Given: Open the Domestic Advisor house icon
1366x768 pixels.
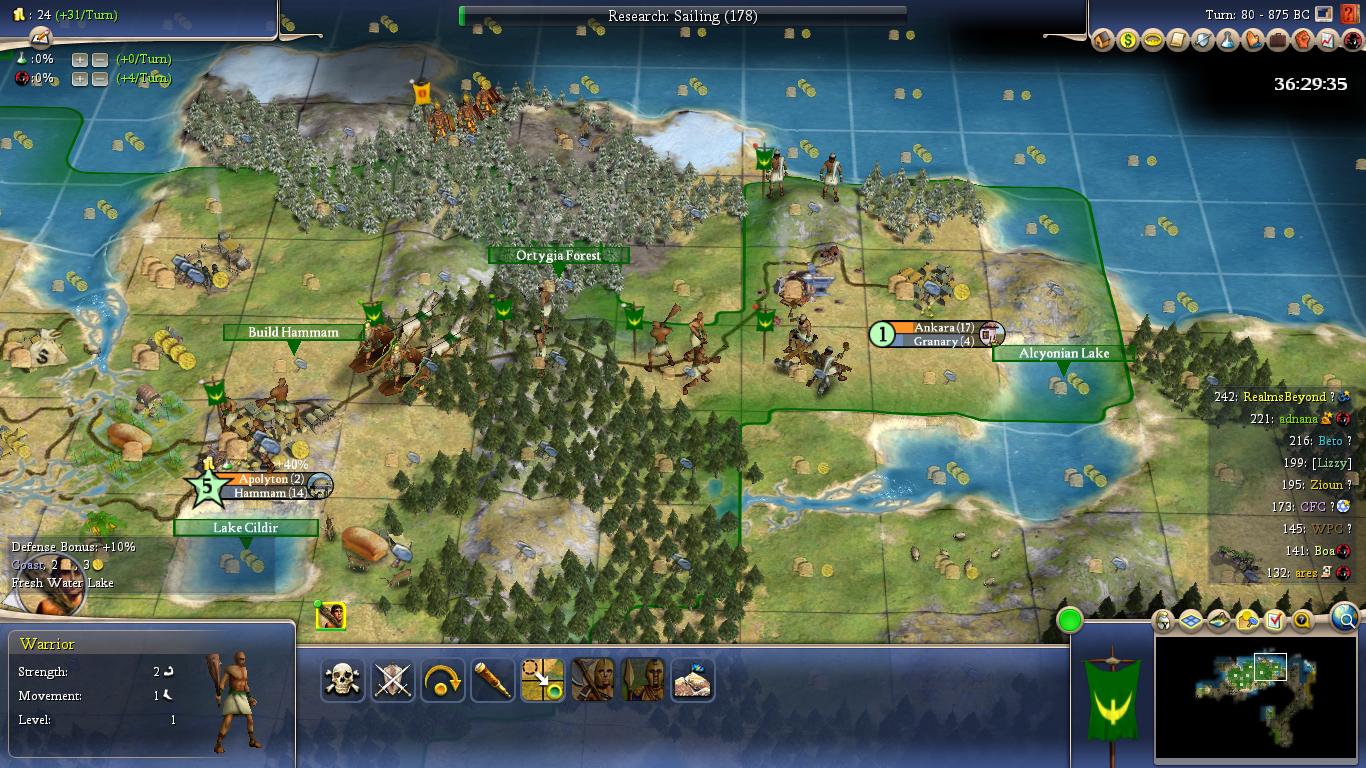Looking at the screenshot, I should [x=1103, y=41].
